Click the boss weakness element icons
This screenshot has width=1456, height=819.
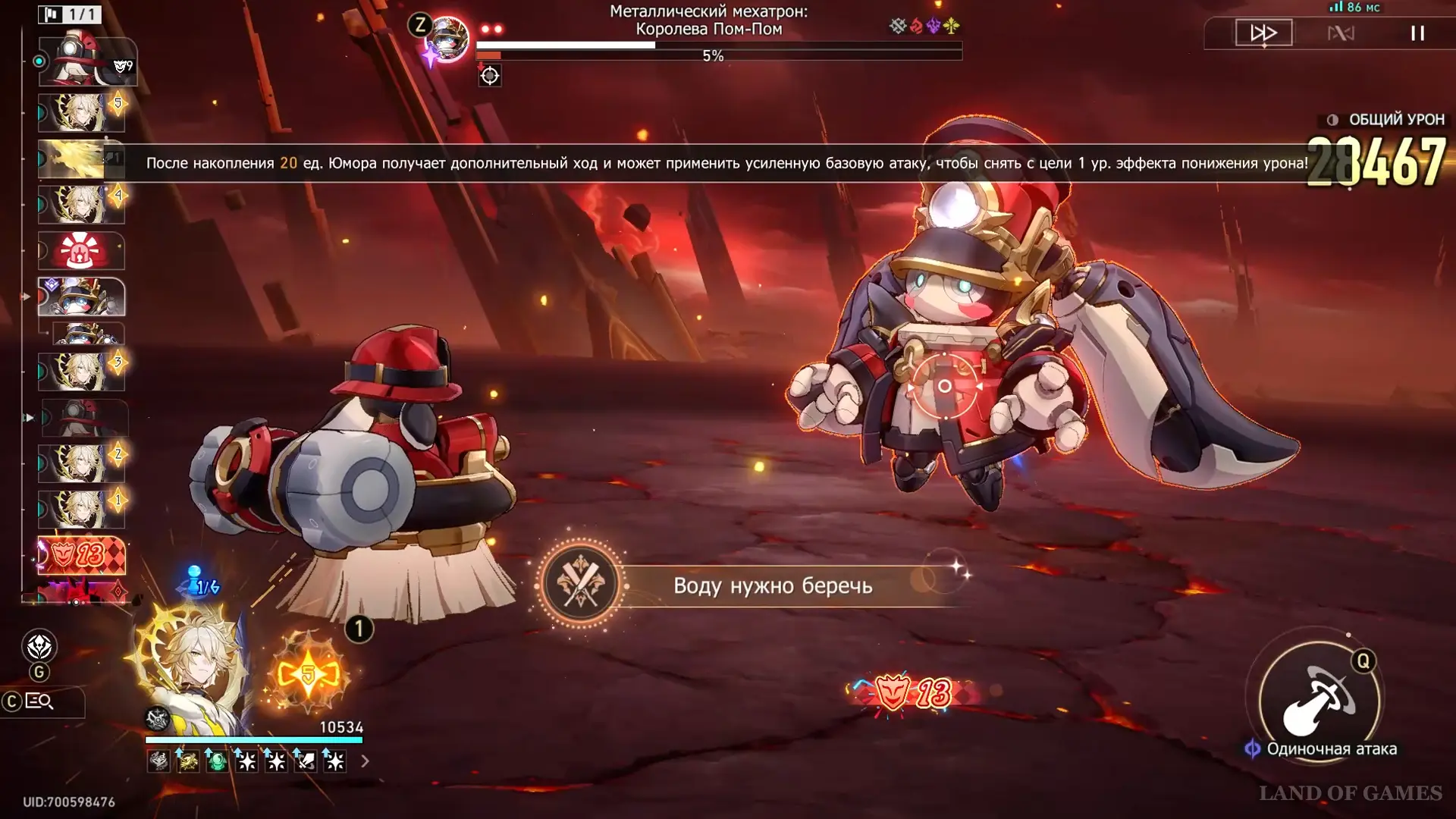(x=924, y=27)
